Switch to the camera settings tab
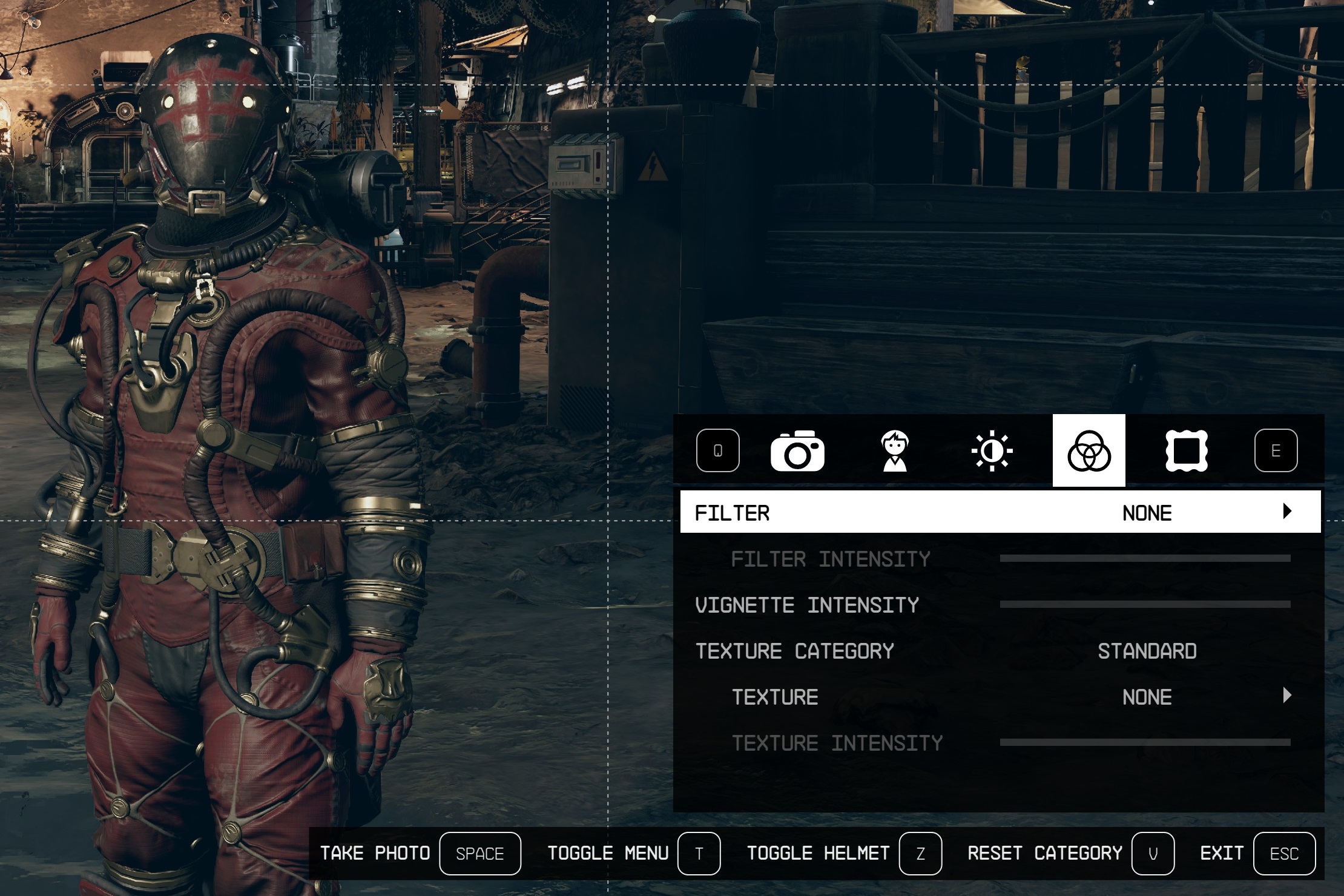Screen dimensions: 1344x896 click(x=797, y=451)
